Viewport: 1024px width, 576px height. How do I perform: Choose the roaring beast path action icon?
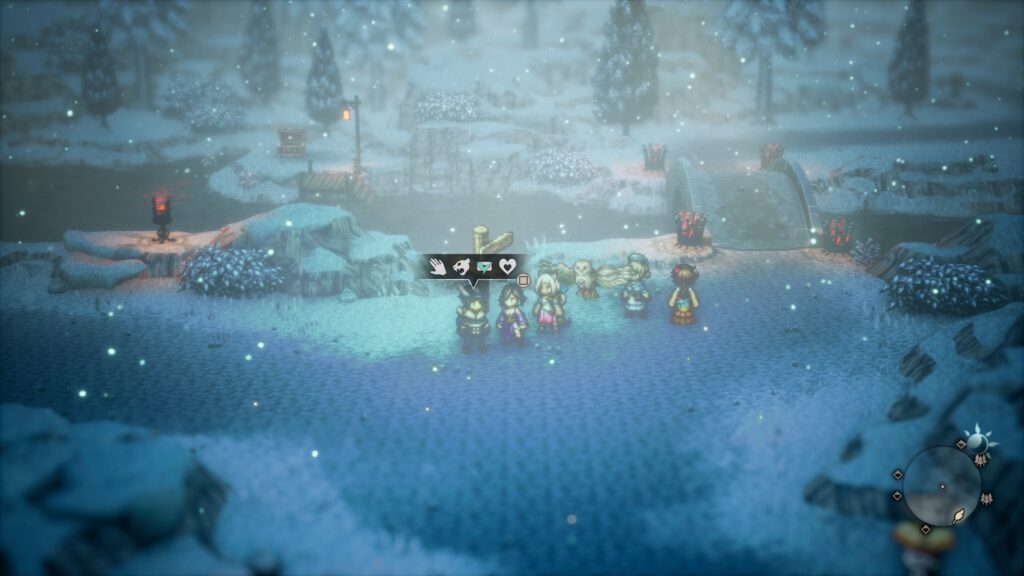461,266
